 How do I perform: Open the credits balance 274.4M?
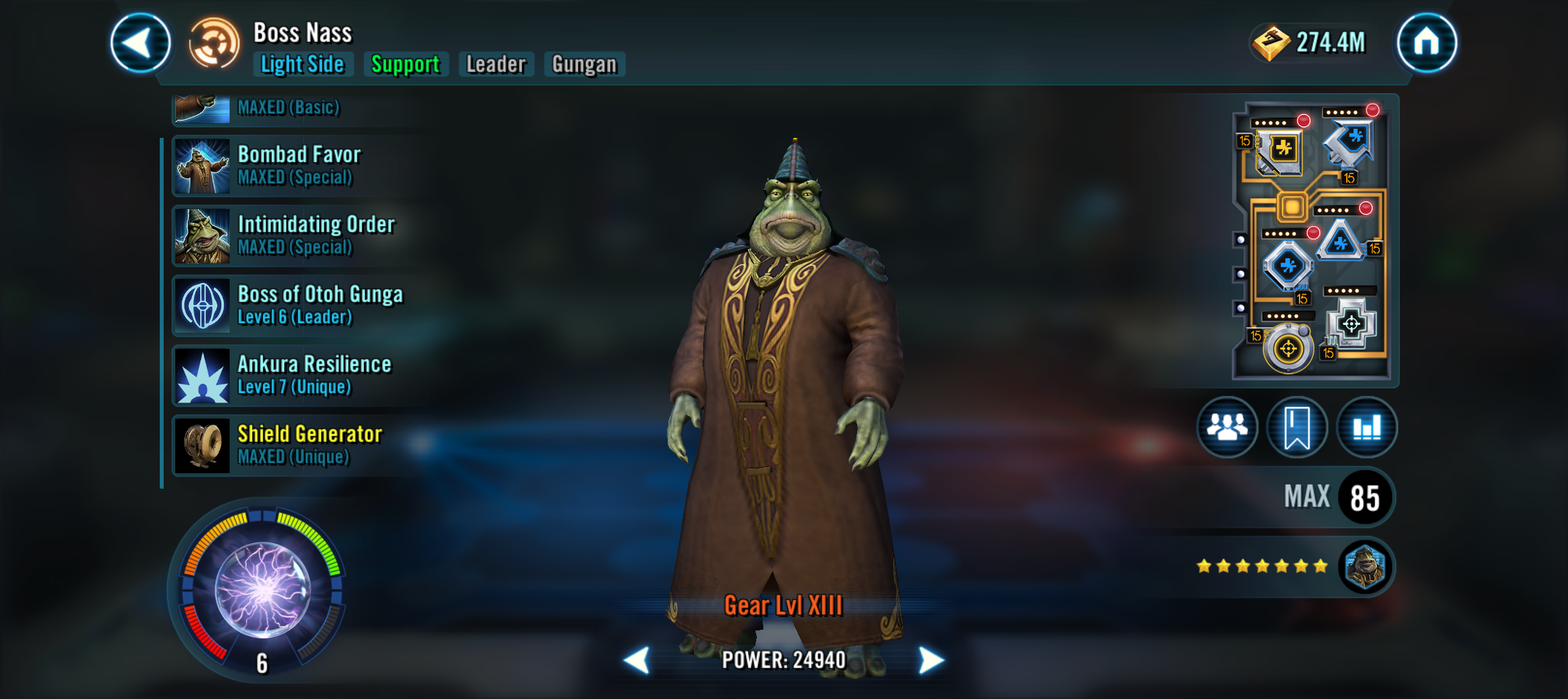click(1310, 43)
